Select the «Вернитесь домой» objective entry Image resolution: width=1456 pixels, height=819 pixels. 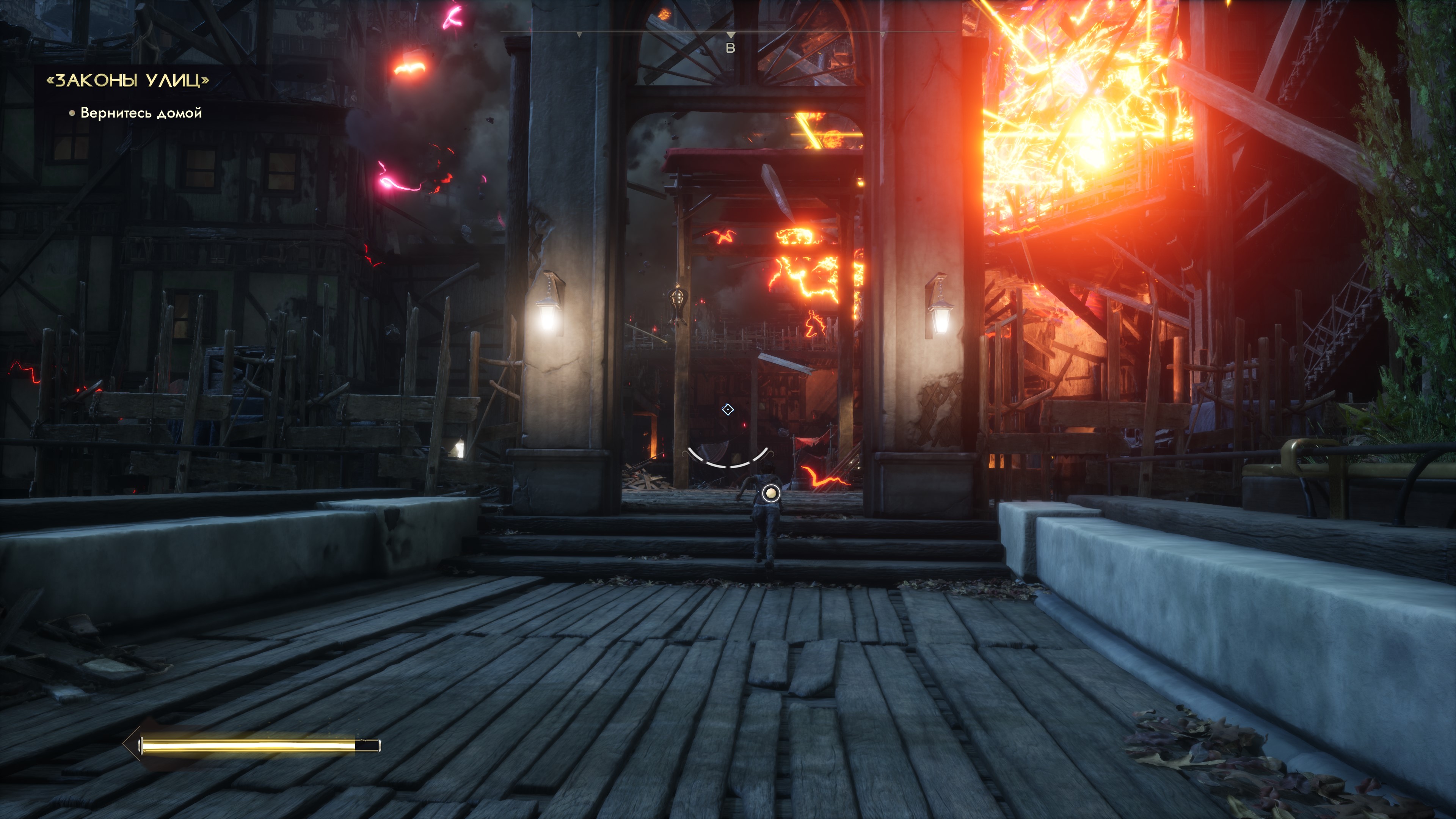click(x=141, y=113)
